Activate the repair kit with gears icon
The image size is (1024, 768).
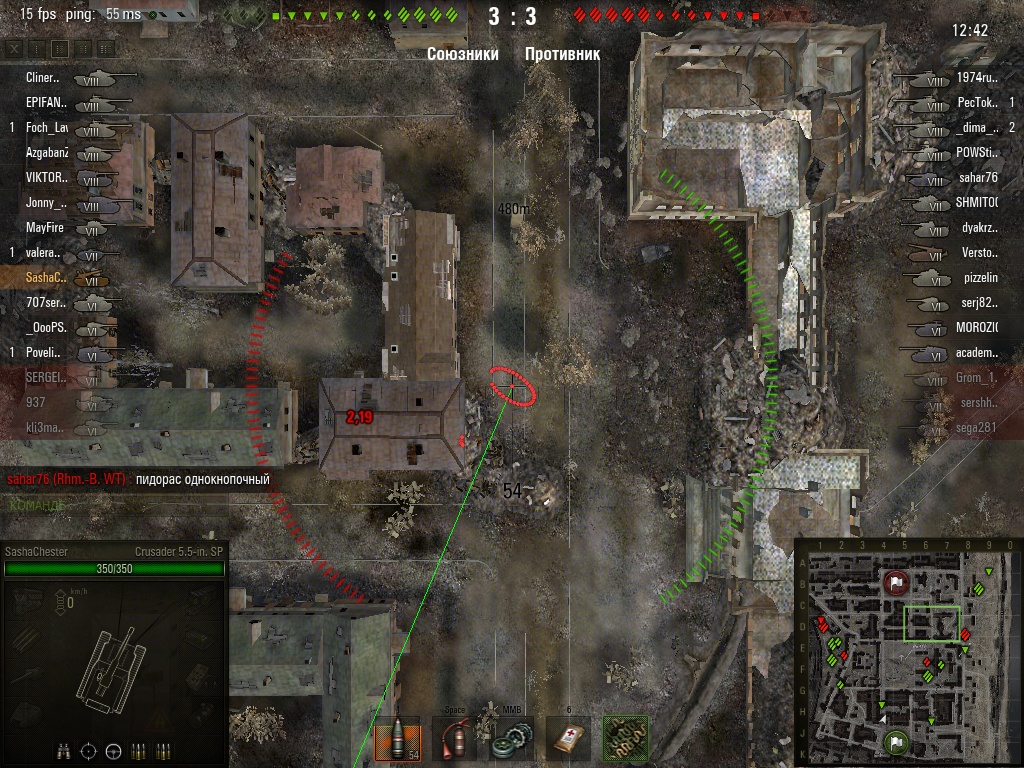[x=511, y=741]
